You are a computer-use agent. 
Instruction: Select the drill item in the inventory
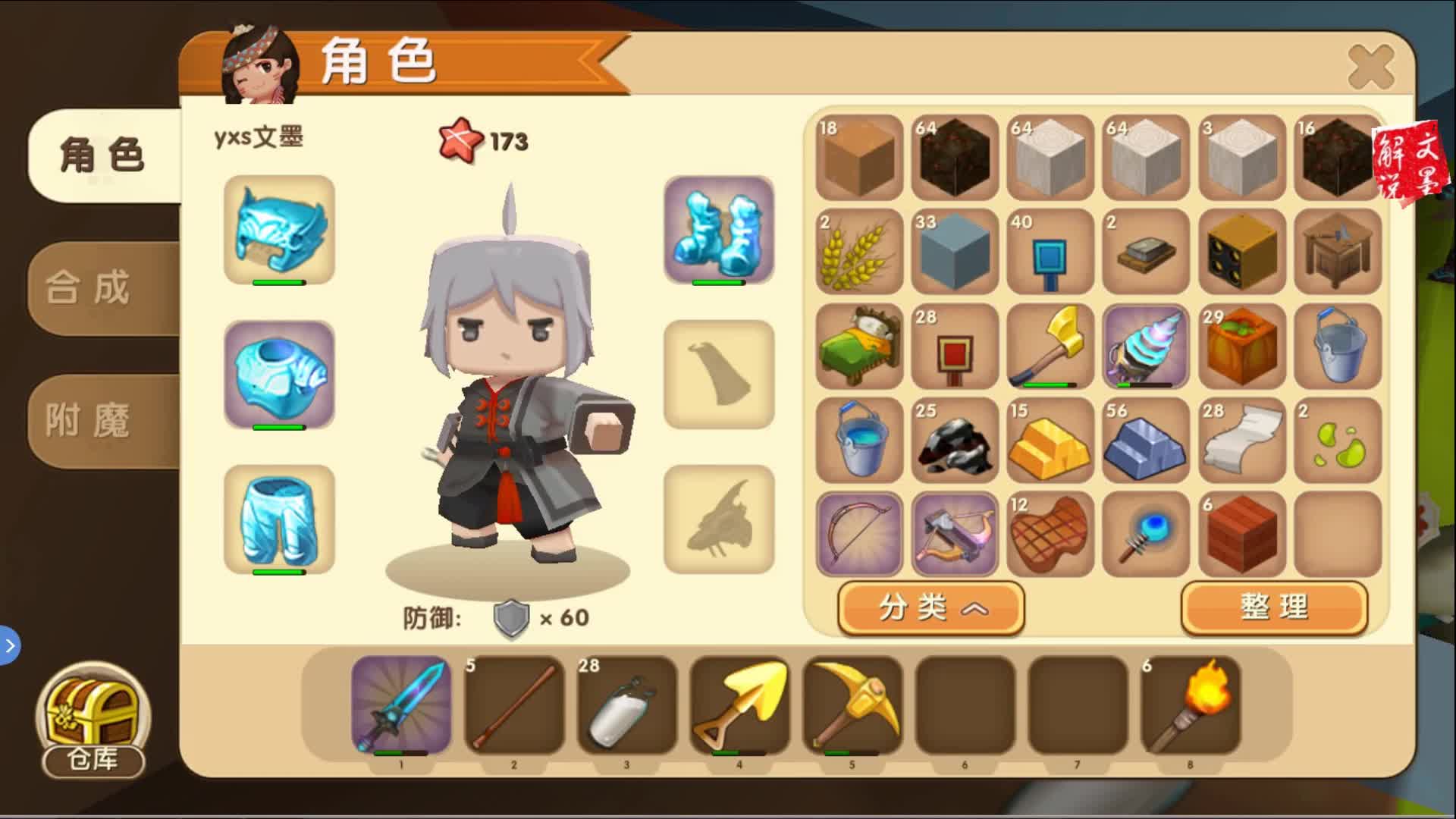pos(1146,347)
